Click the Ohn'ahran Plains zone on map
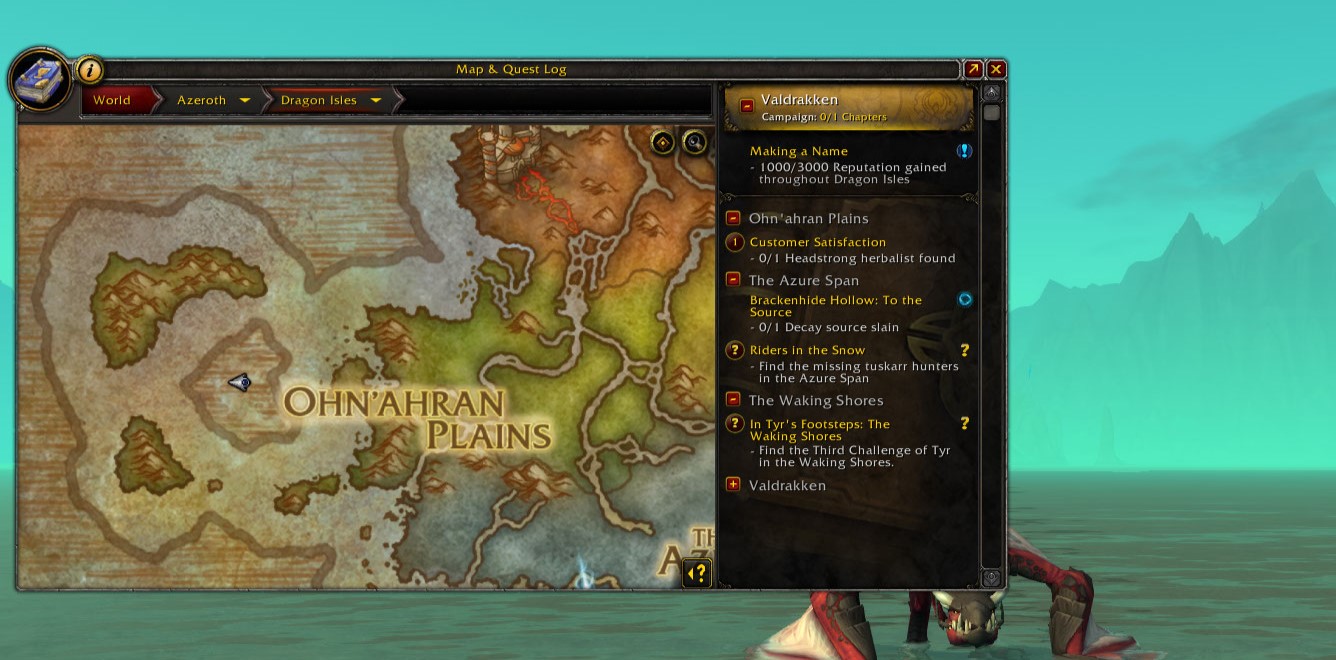Screen dimensions: 1336x660 (x=418, y=418)
